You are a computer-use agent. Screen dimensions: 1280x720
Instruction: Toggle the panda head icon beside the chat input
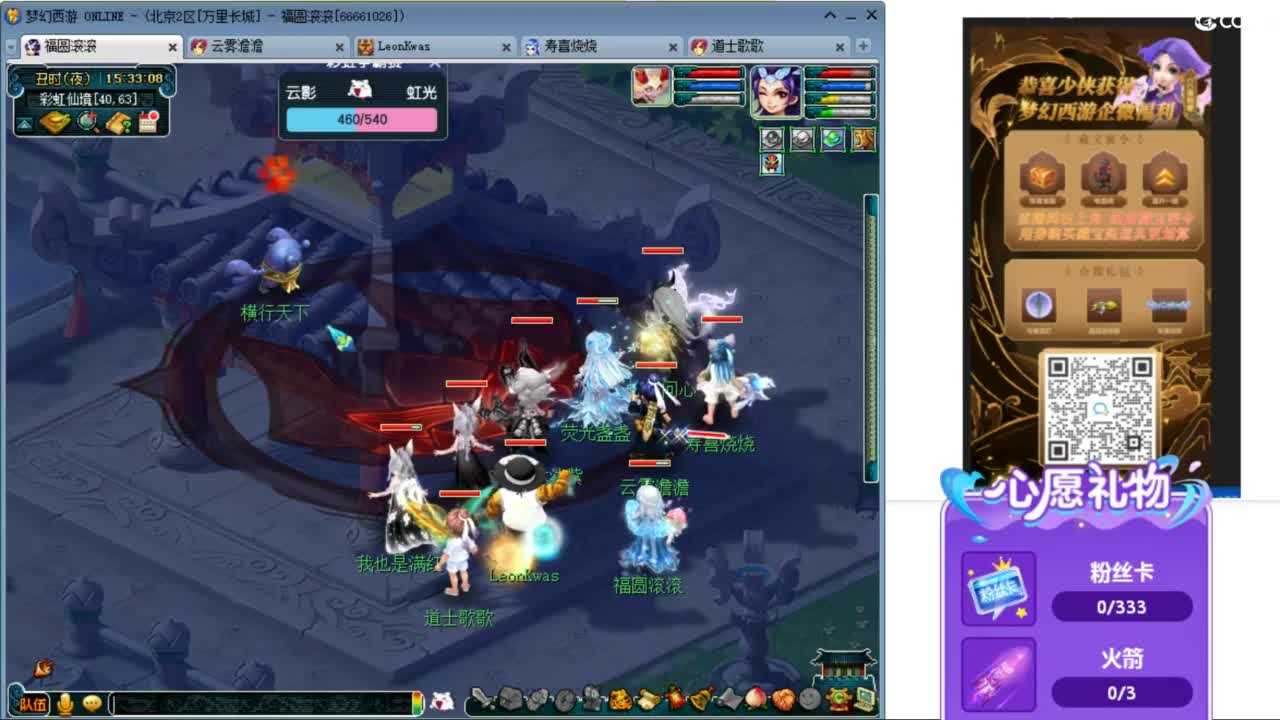(443, 701)
